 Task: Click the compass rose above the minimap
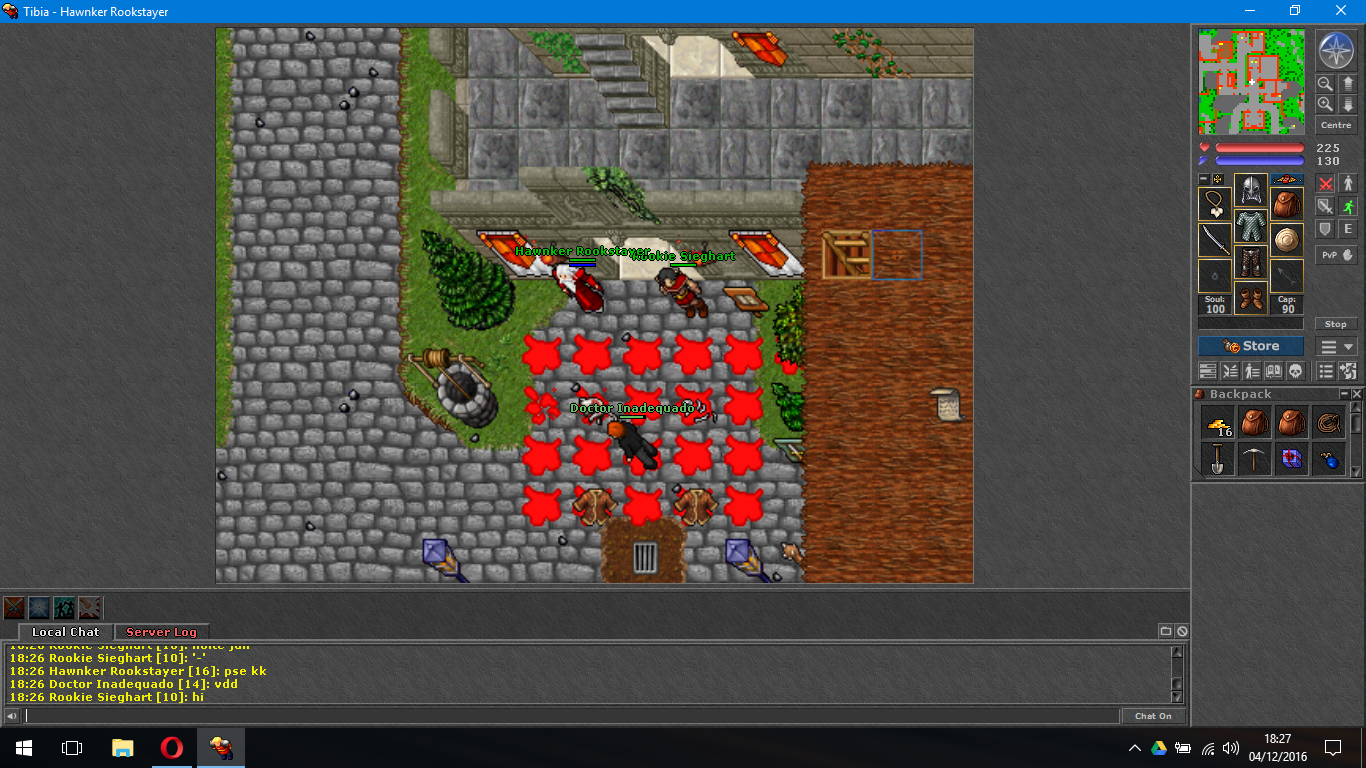coord(1336,48)
